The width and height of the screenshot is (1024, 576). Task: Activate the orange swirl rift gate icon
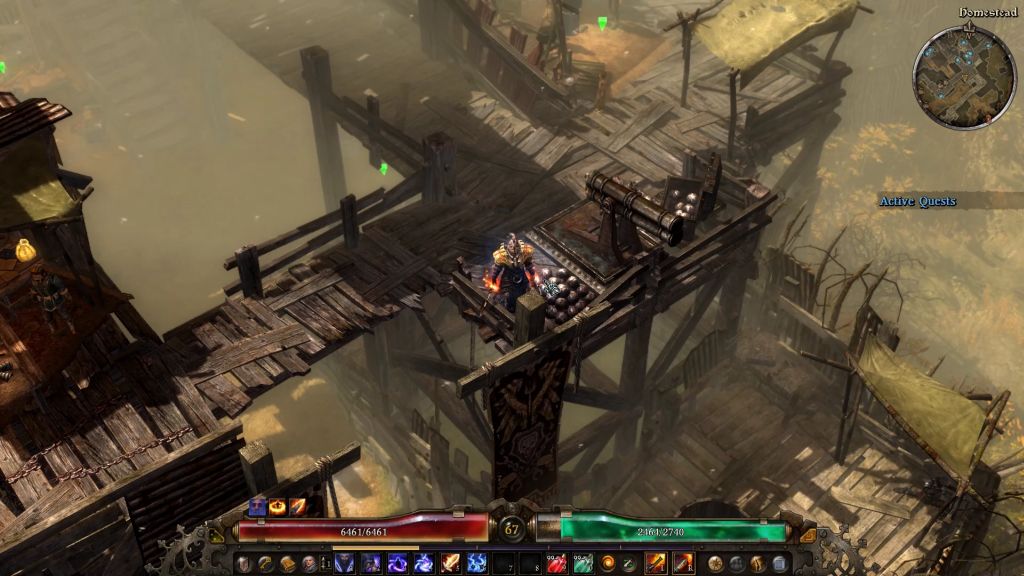tap(607, 564)
